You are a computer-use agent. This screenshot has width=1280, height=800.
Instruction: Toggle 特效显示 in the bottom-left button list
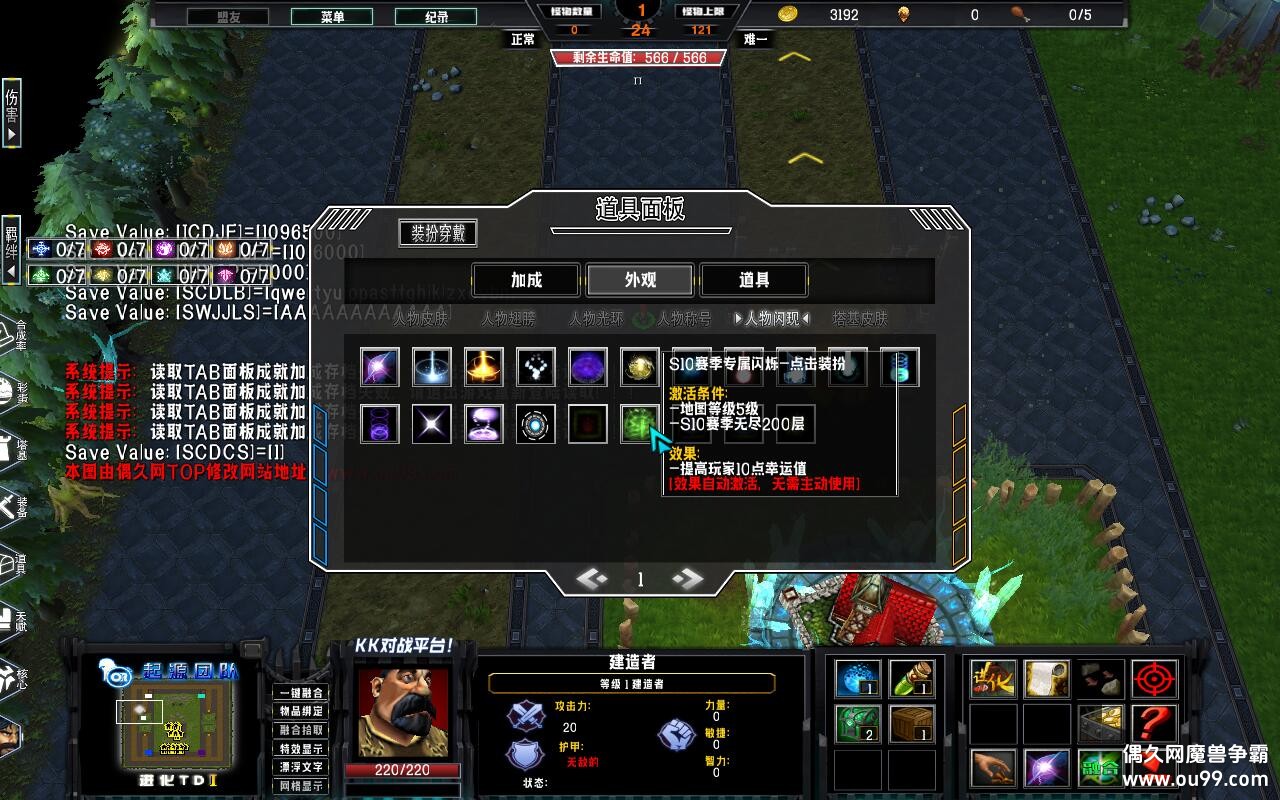(x=301, y=748)
